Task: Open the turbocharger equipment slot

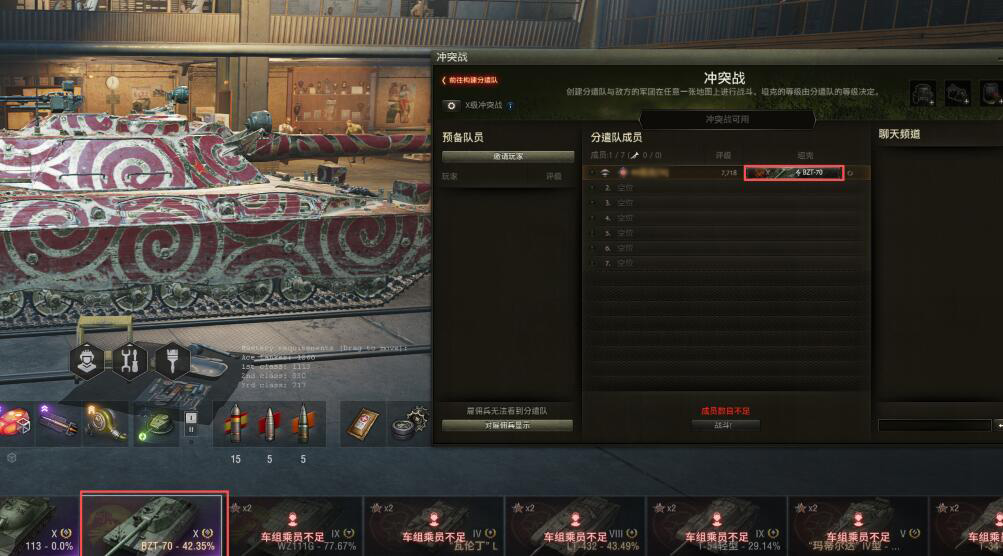Action: (x=105, y=424)
